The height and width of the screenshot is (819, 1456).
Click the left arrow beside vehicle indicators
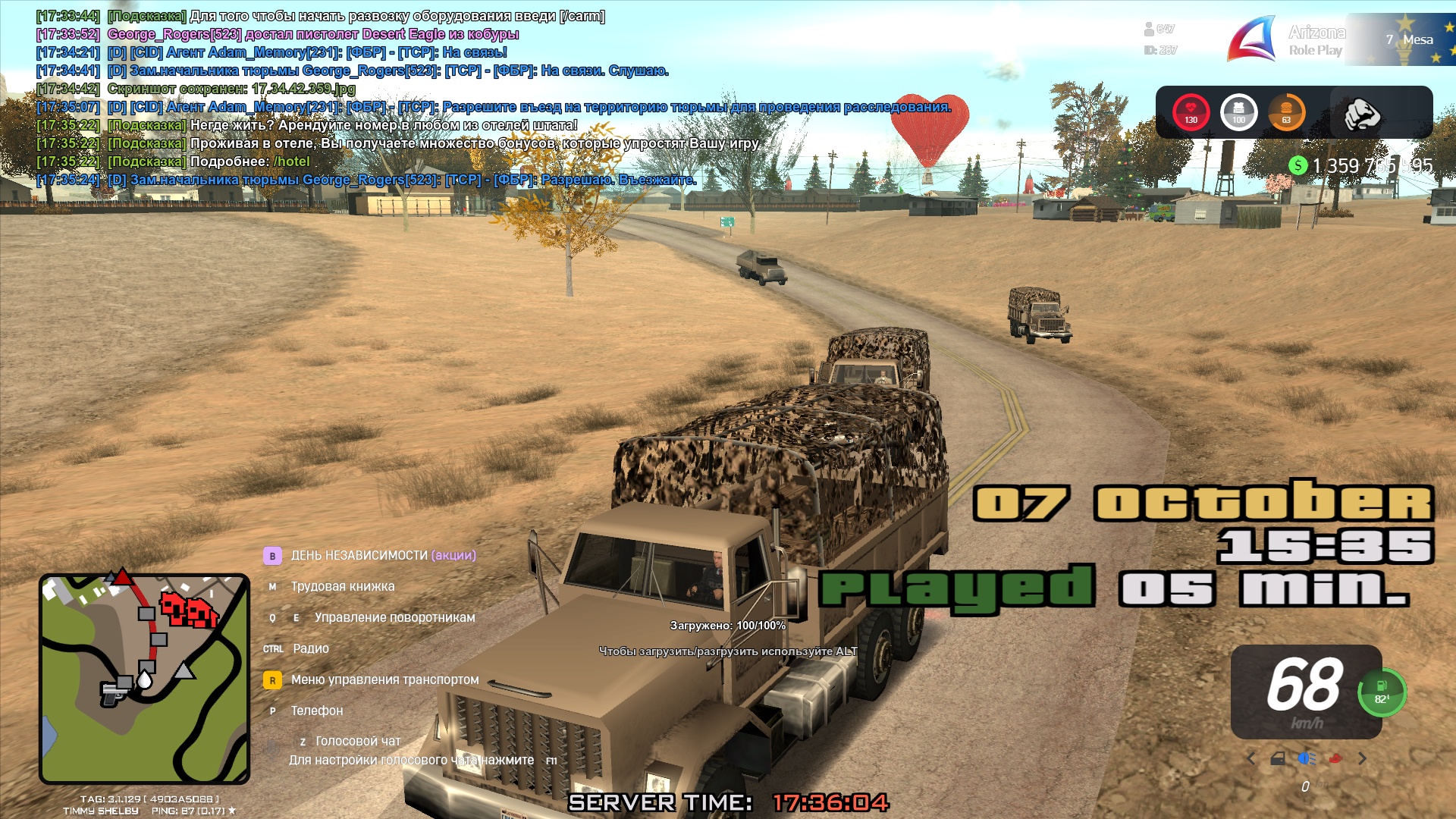[x=1251, y=758]
